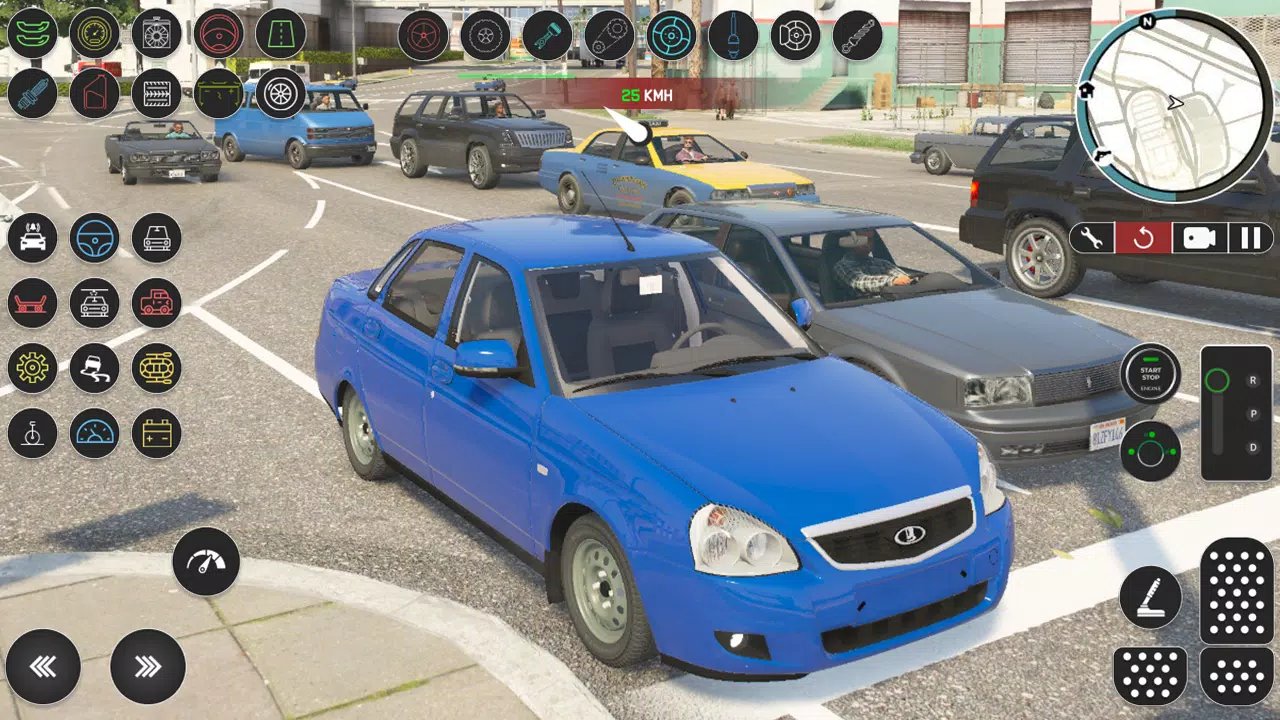
Task: Tap the coil spring shock absorber icon
Action: click(x=856, y=36)
